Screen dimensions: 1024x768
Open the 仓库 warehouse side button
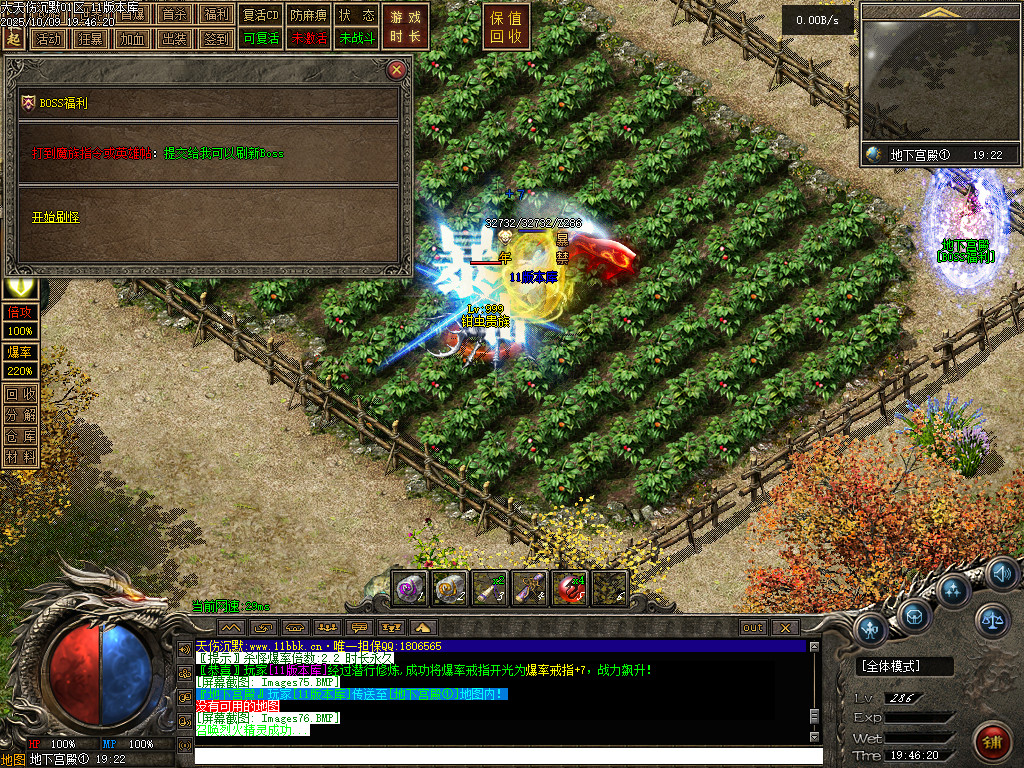[21, 436]
